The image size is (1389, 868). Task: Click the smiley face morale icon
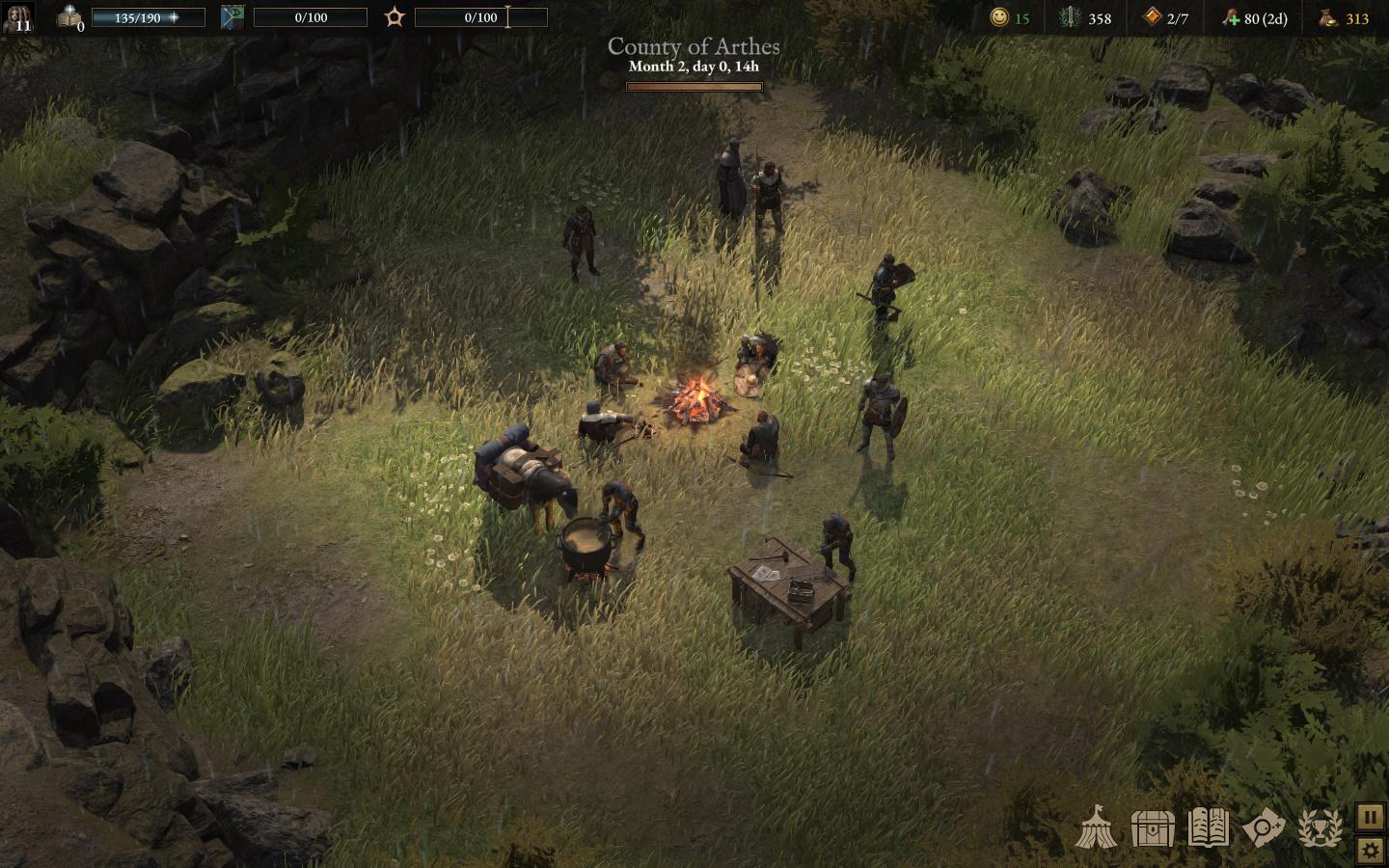(x=998, y=17)
